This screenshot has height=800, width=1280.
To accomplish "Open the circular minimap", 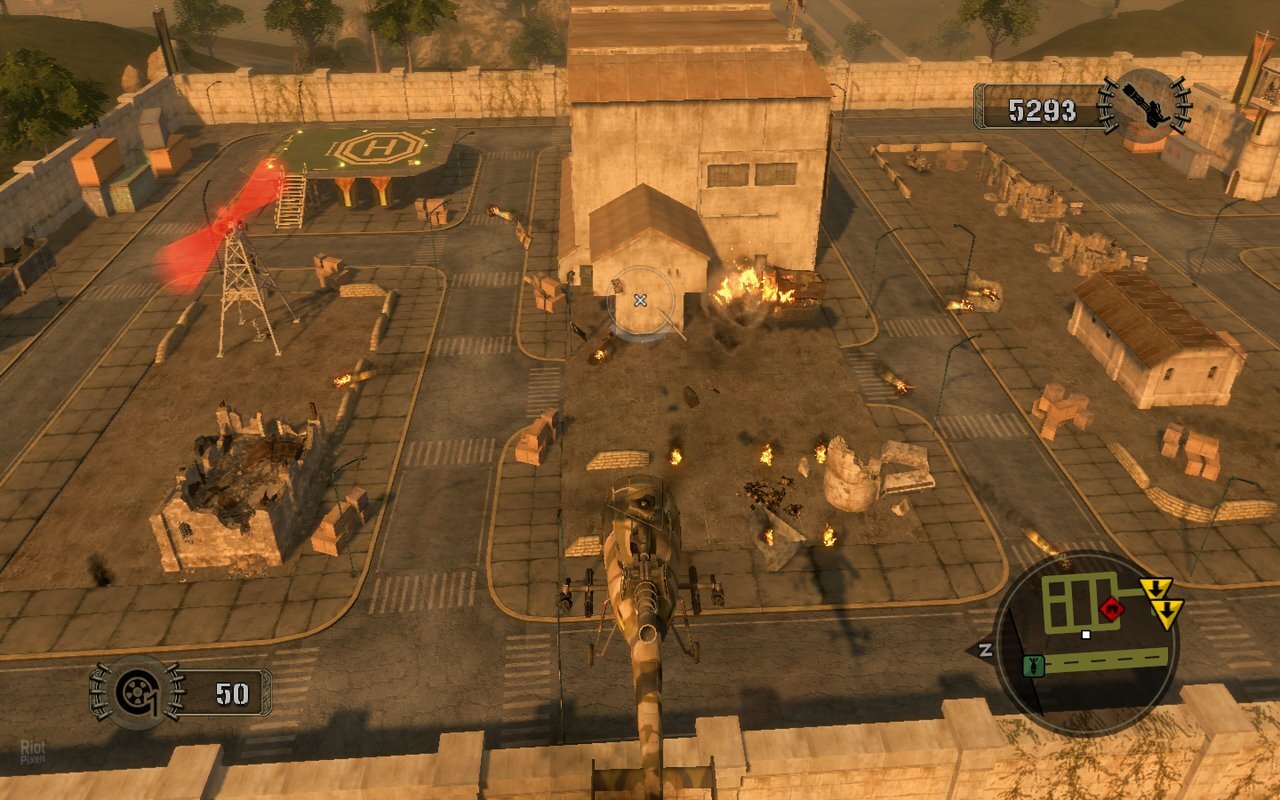I will (x=1086, y=642).
